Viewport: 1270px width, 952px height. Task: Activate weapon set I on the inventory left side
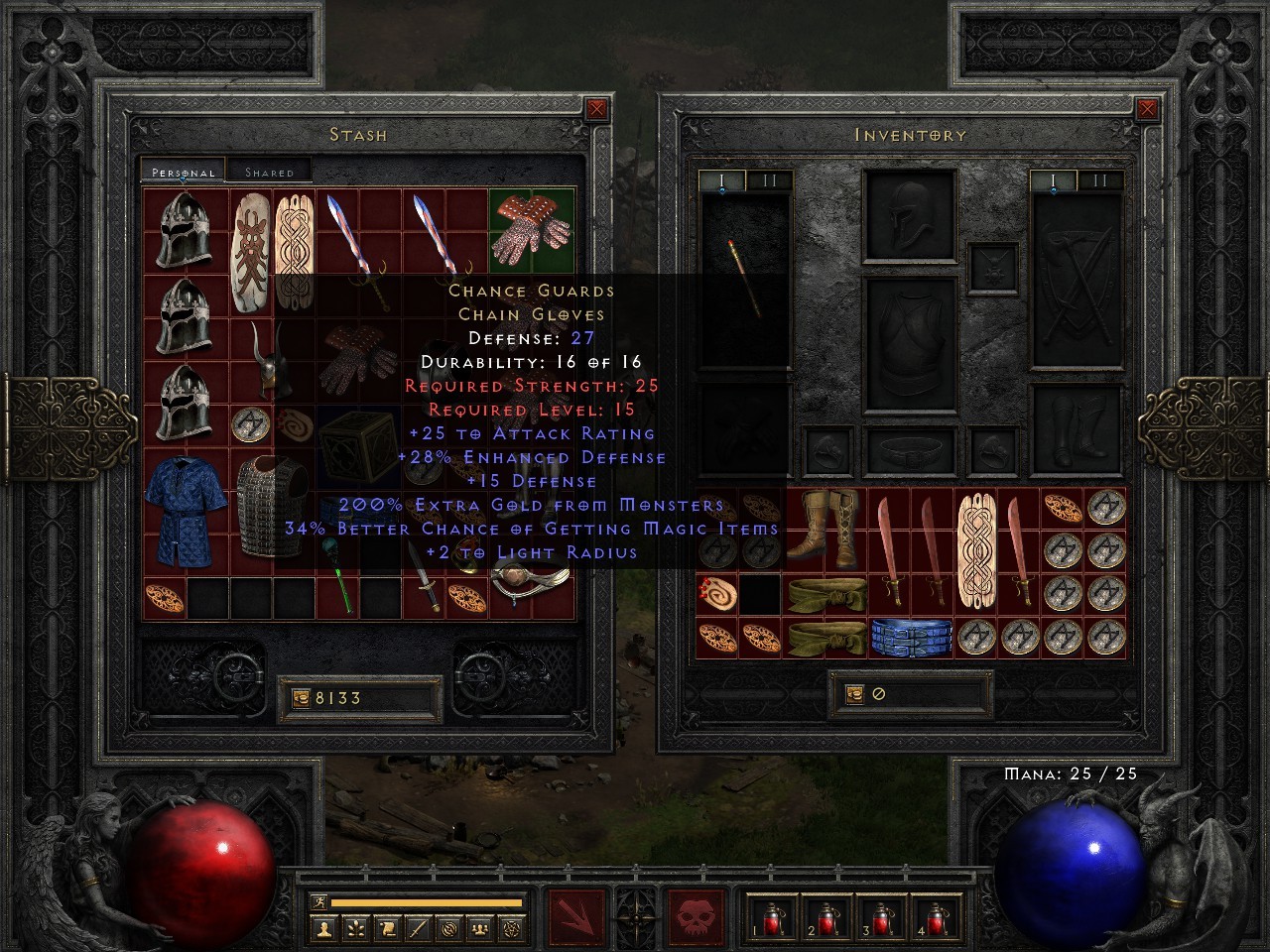722,180
